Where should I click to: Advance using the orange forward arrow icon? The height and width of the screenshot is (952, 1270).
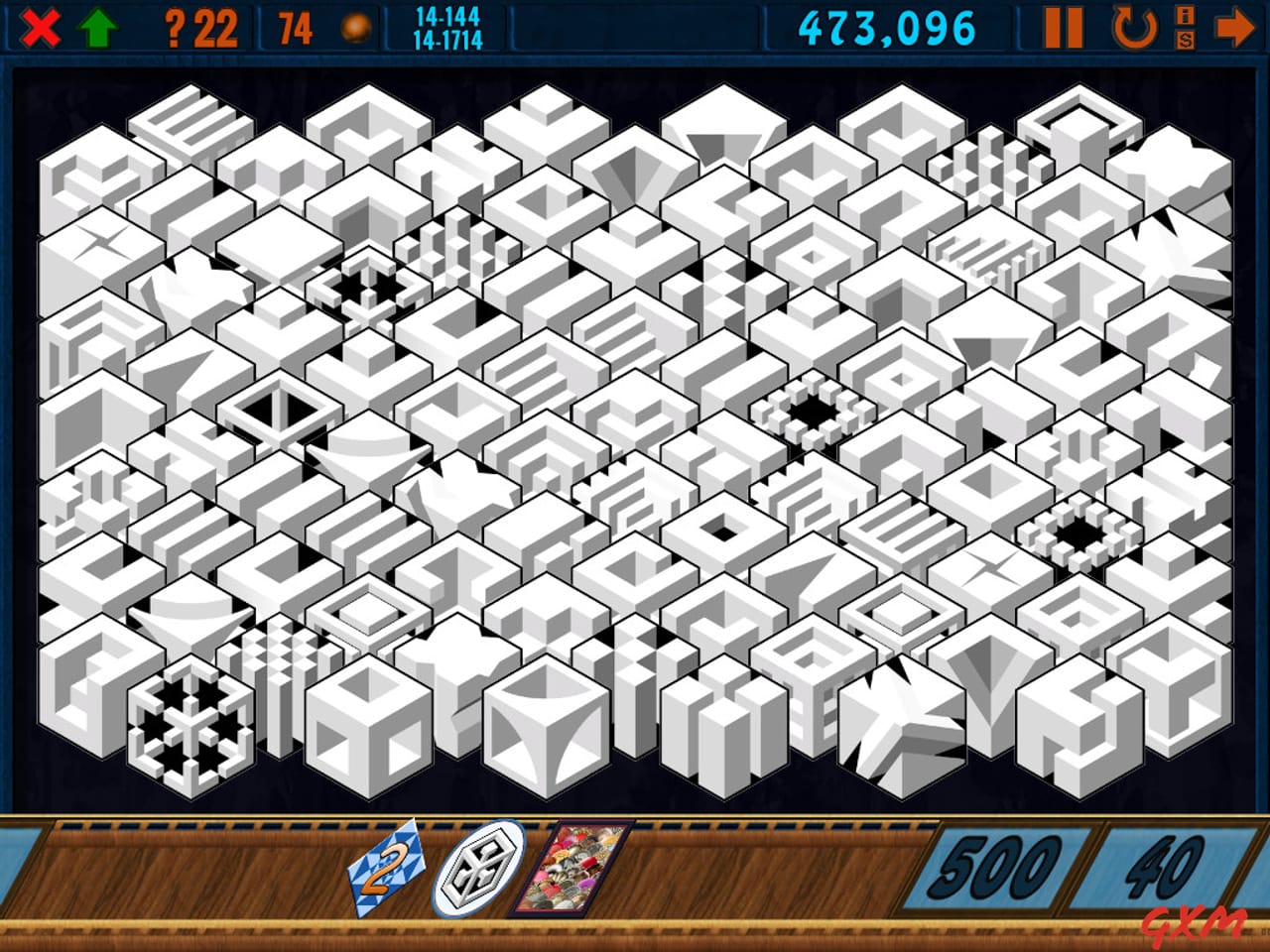[x=1235, y=27]
